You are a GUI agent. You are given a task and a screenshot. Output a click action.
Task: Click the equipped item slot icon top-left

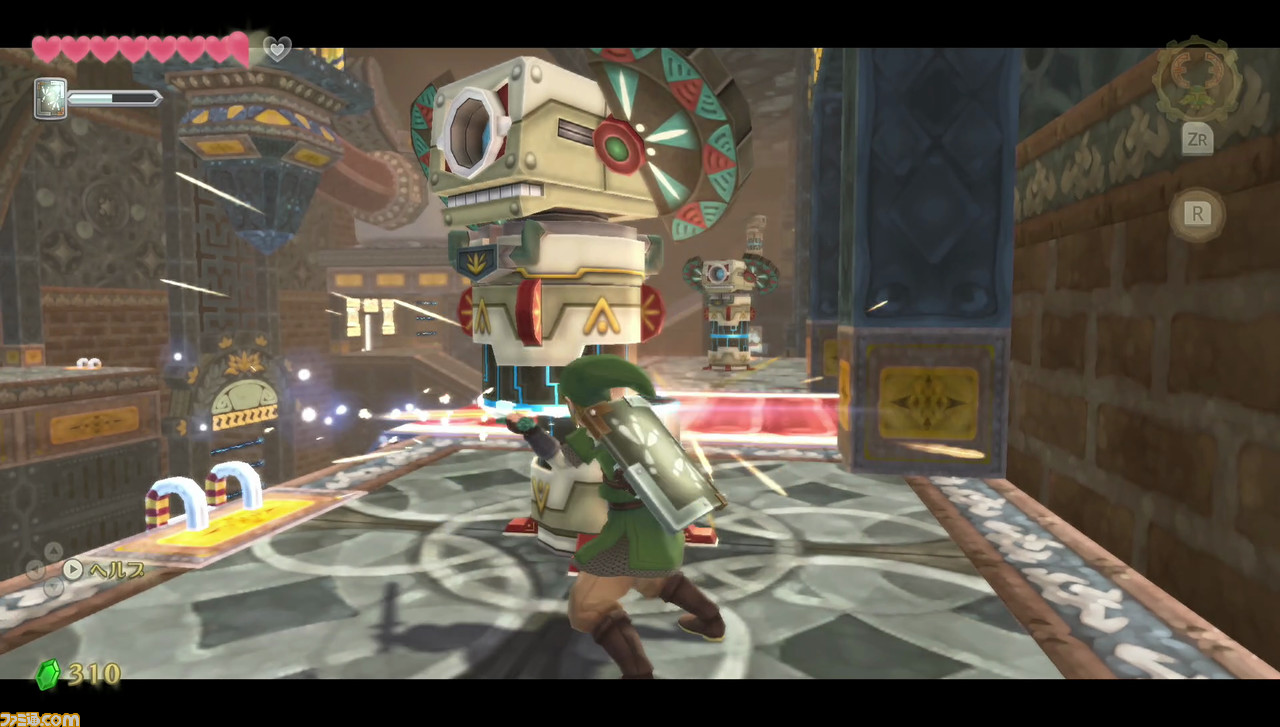[50, 98]
